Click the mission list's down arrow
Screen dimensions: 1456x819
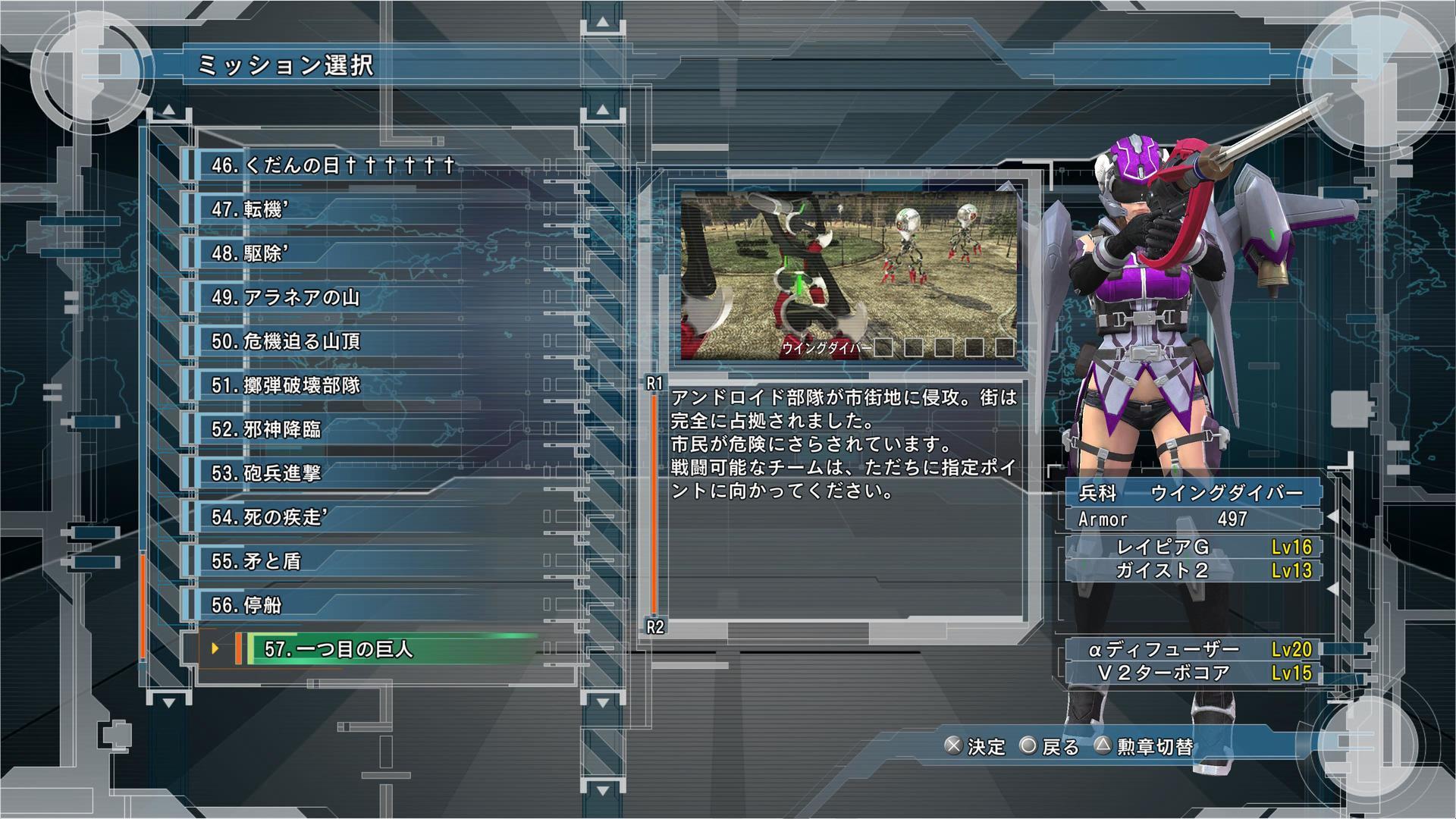(168, 702)
